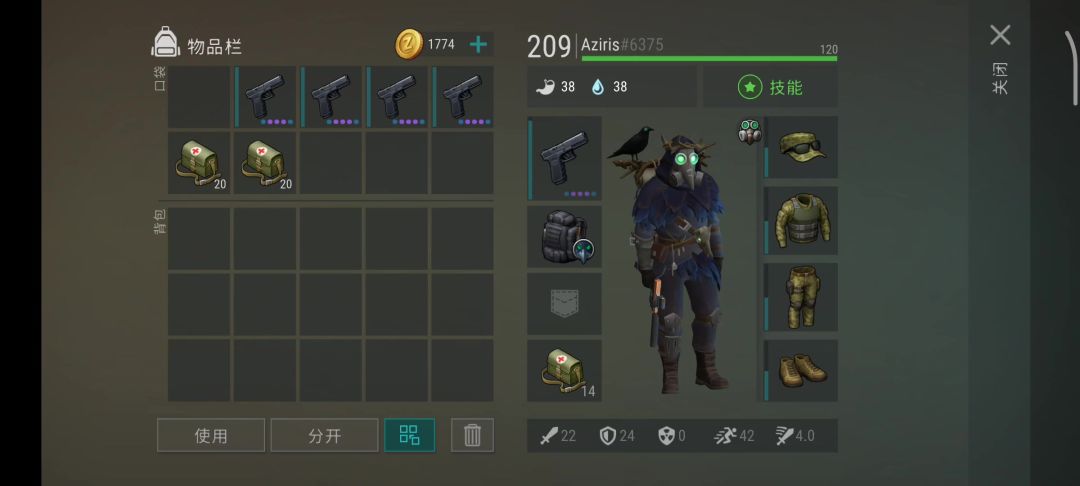Click the gas mask skin icon

coord(749,132)
